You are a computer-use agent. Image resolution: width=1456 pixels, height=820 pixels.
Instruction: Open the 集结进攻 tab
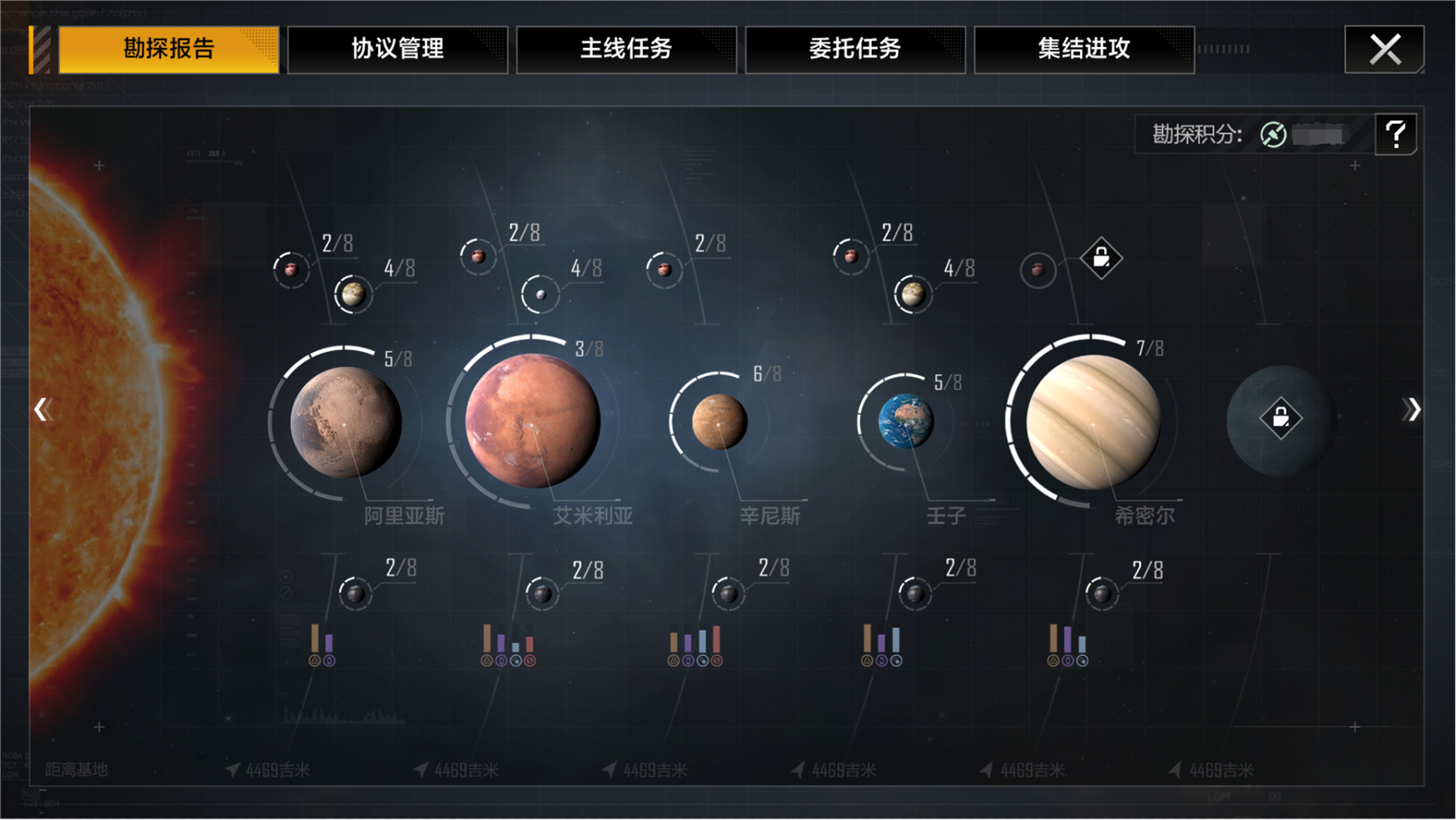coord(1085,50)
